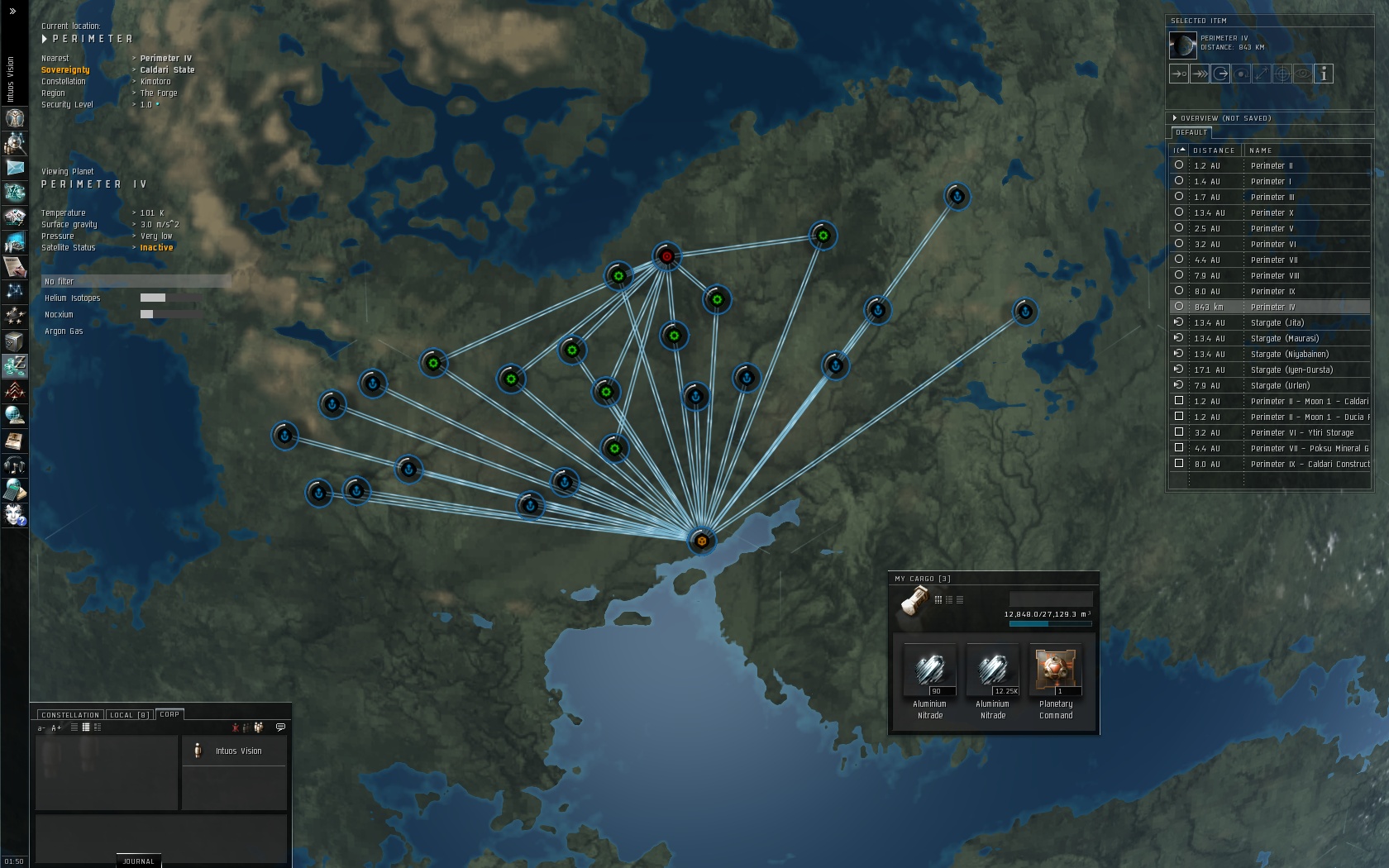This screenshot has width=1389, height=868.
Task: Show info on Perimeter IV via the i icon
Action: pos(1325,74)
